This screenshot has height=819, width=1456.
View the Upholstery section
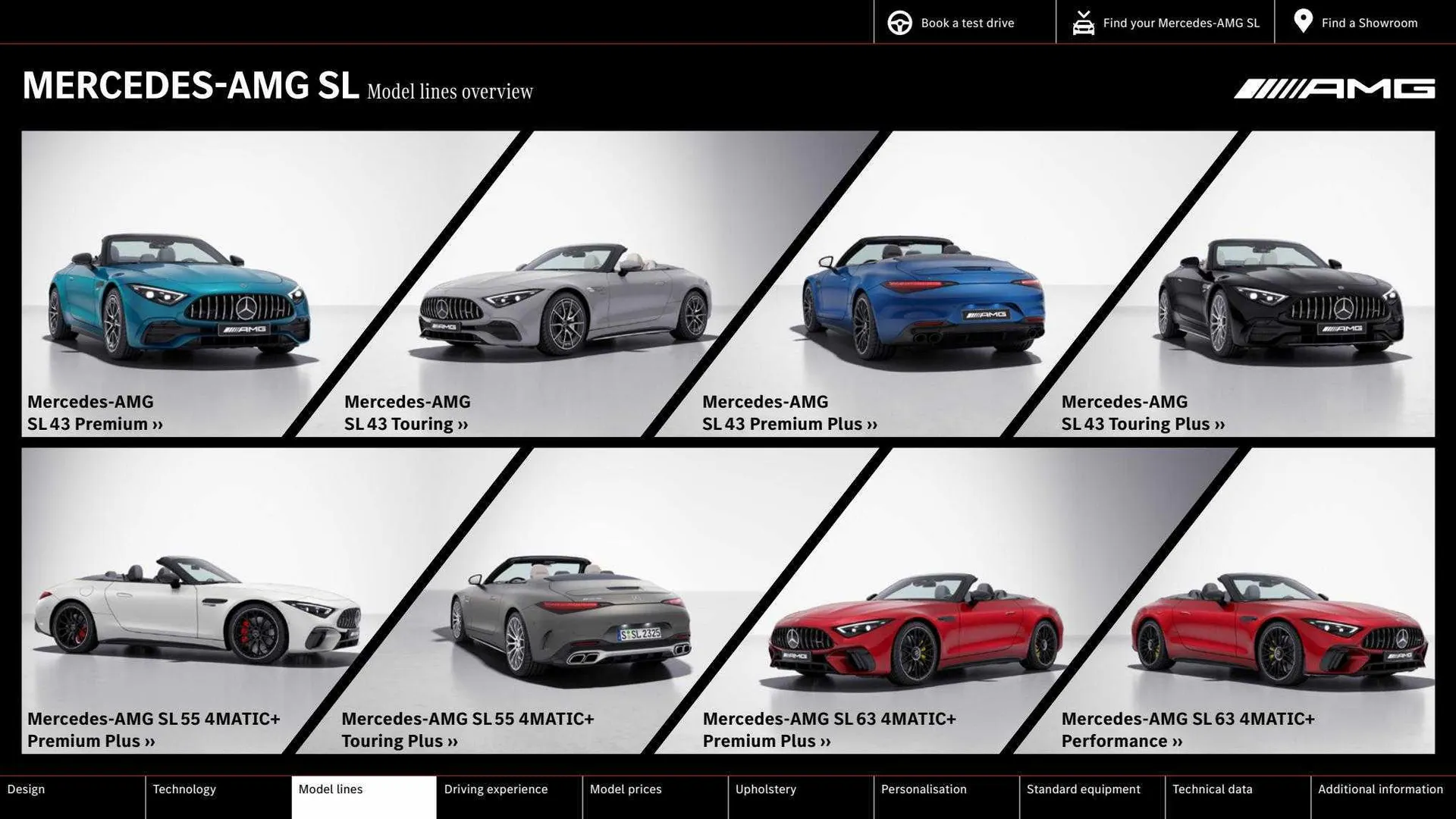pos(765,789)
